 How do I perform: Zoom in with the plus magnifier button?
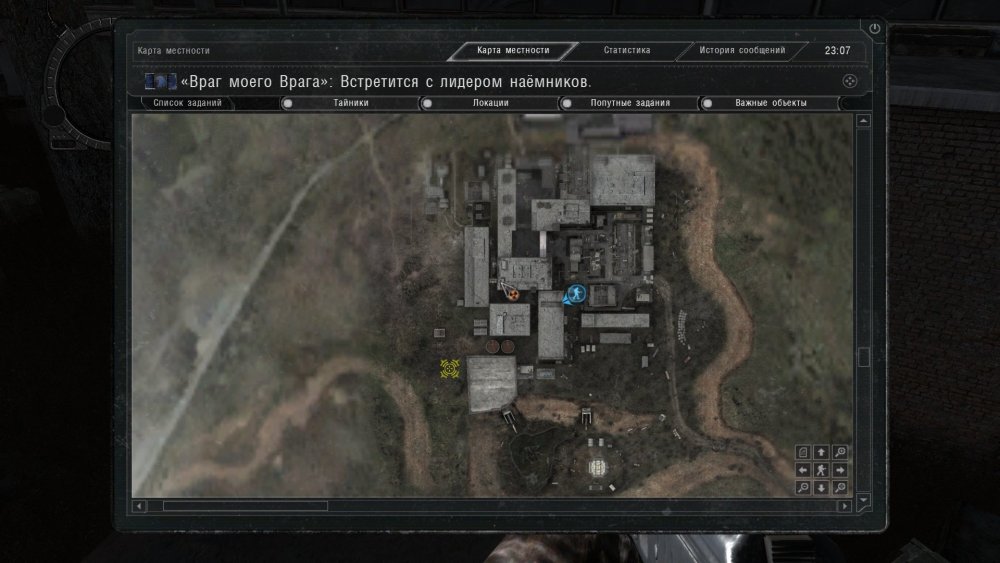tap(839, 452)
